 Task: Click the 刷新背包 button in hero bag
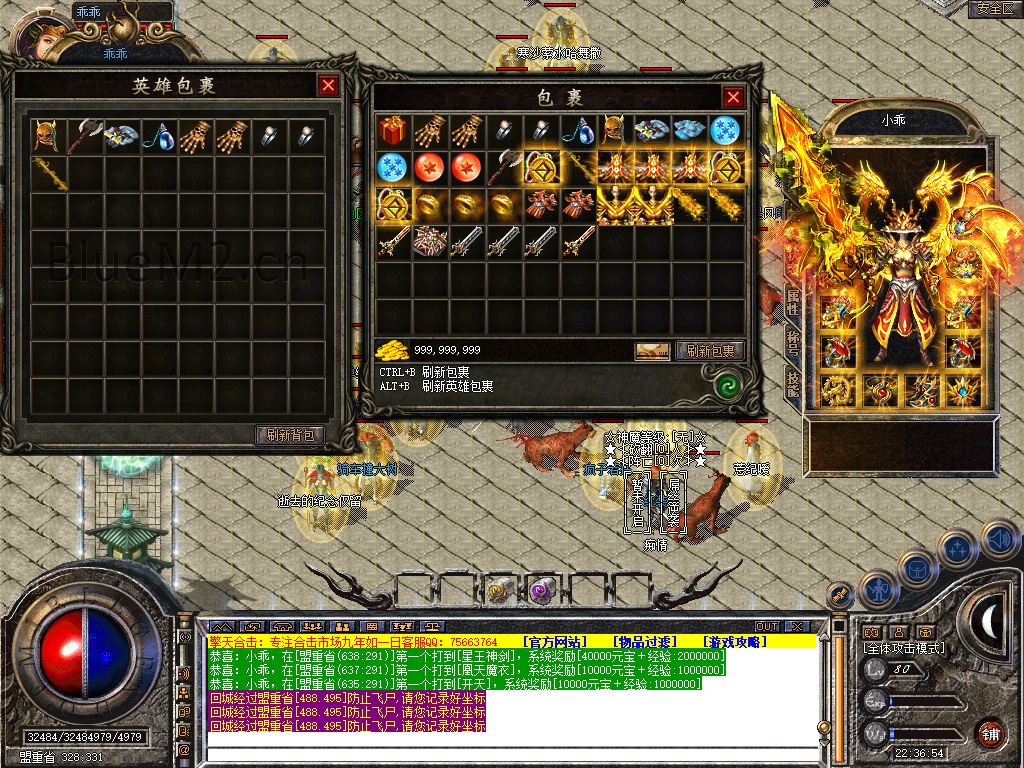coord(290,435)
